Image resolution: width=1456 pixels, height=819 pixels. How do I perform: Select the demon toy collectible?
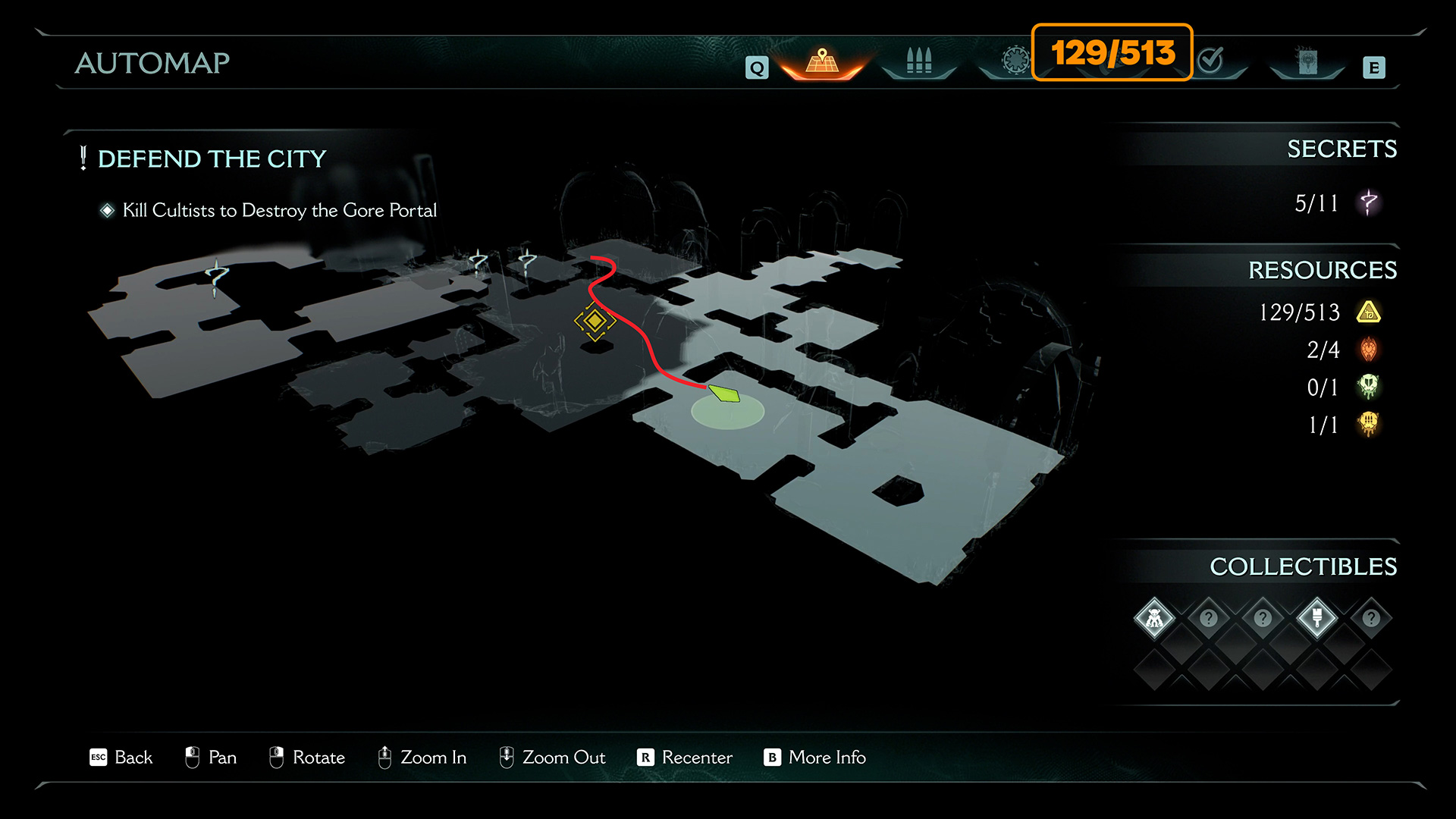coord(1154,619)
